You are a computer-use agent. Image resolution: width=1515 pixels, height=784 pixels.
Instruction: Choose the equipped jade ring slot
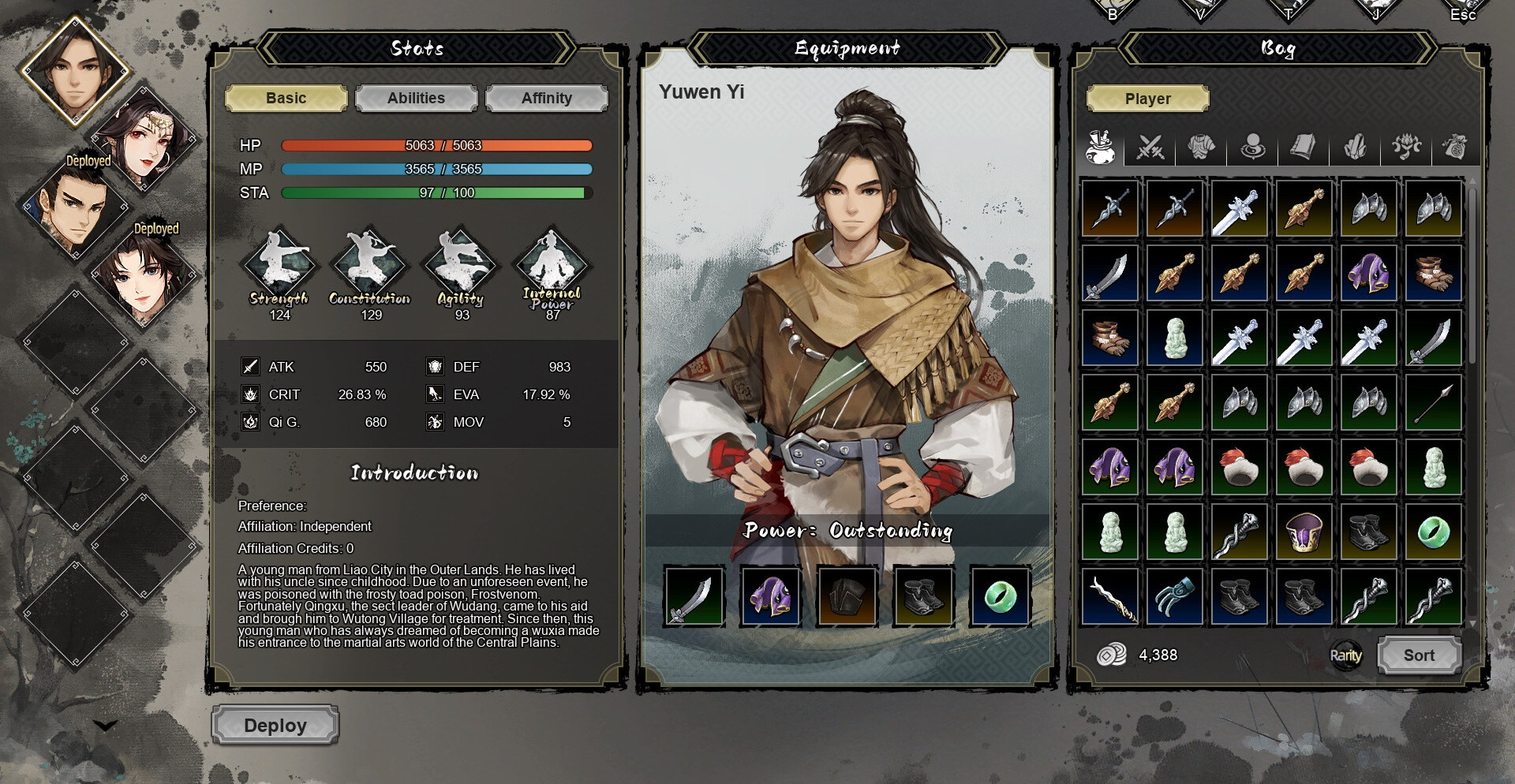pos(1000,597)
